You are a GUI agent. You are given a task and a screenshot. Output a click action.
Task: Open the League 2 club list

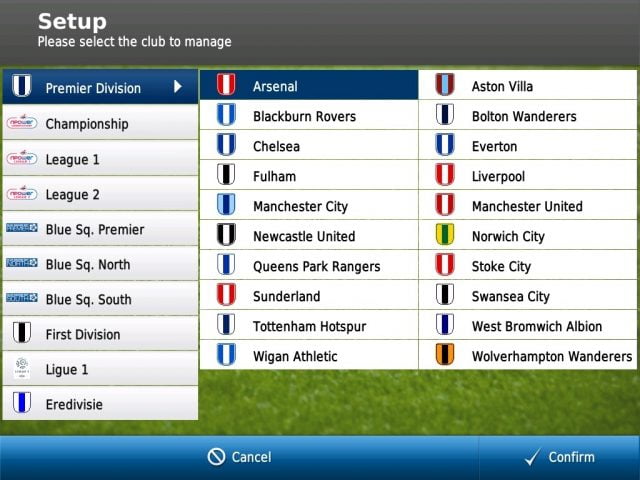tap(99, 194)
